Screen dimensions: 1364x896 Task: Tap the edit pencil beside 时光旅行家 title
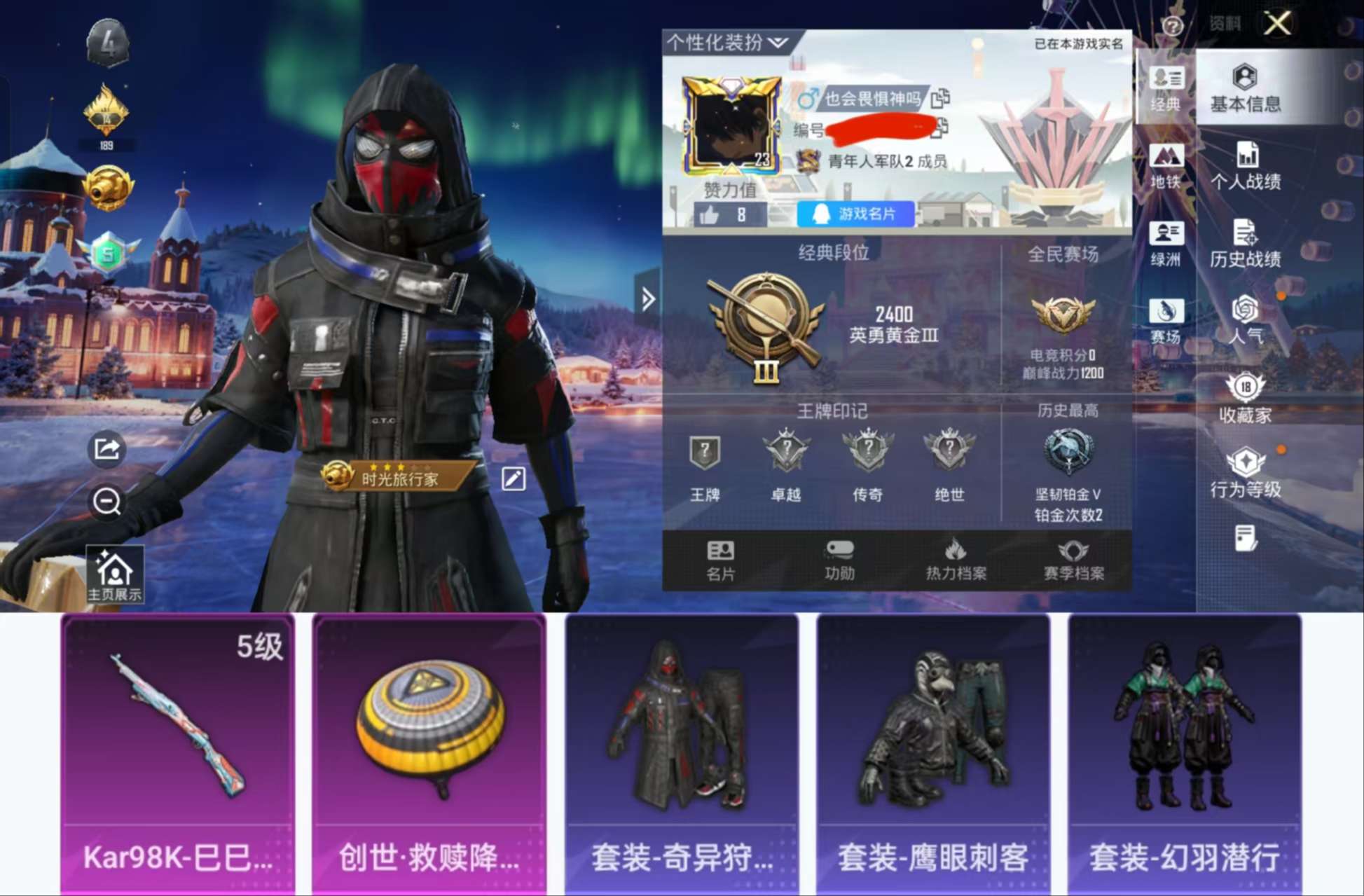(x=516, y=478)
